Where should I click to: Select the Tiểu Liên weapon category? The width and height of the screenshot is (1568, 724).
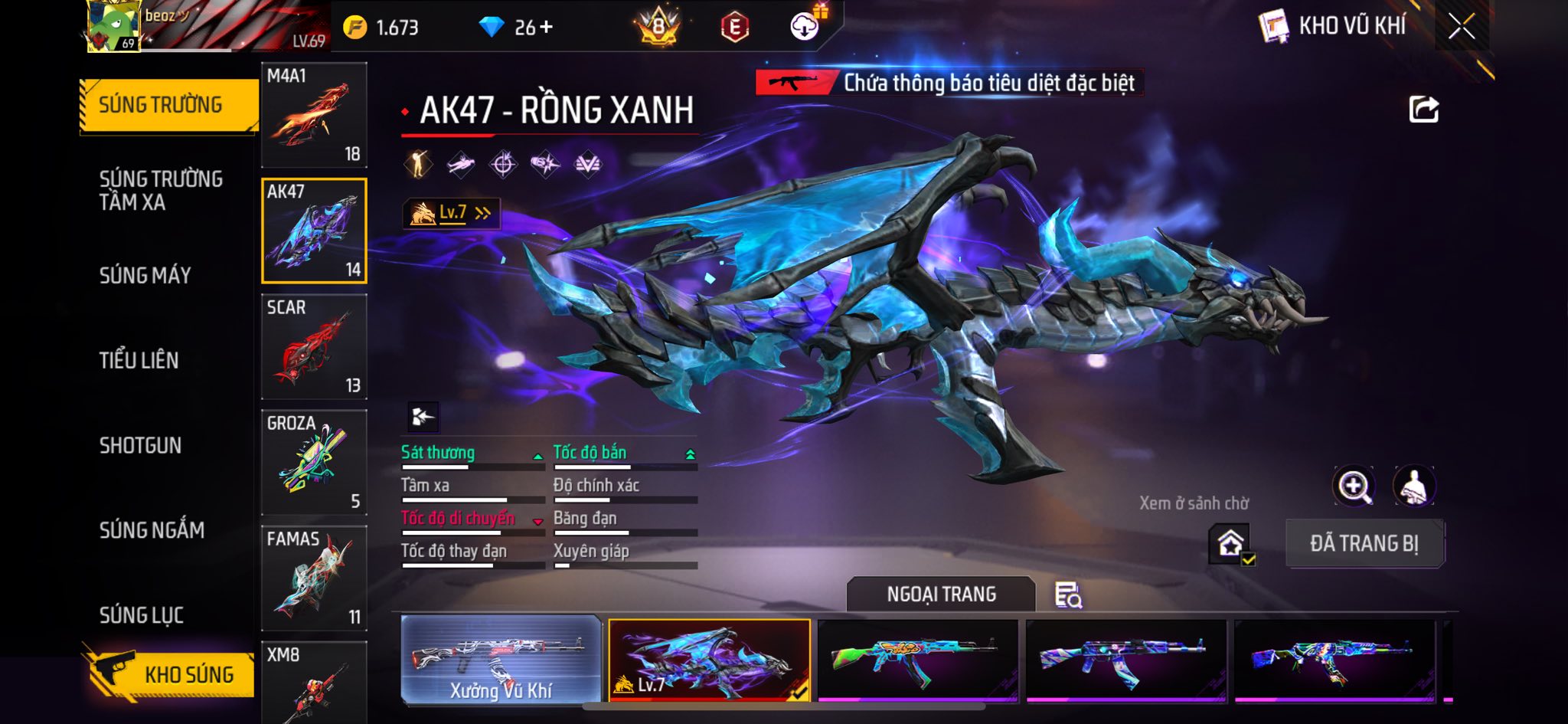click(139, 360)
